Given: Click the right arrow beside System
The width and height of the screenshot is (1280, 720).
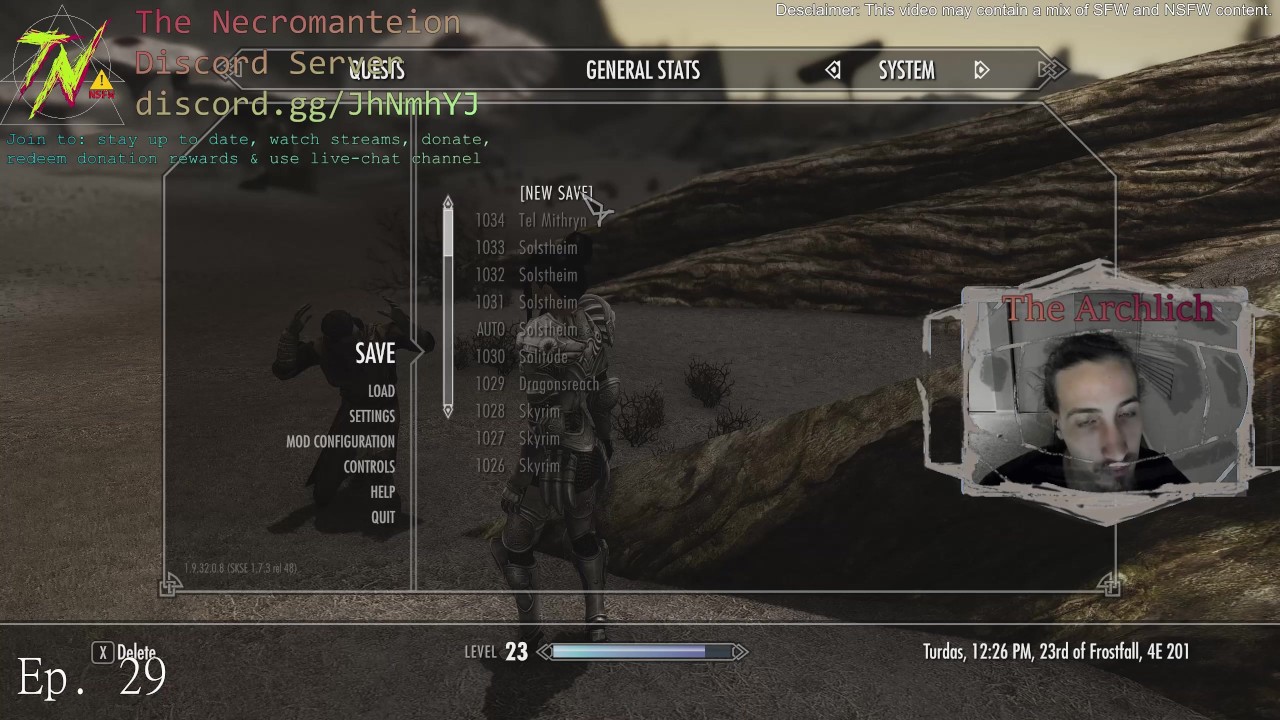Looking at the screenshot, I should (981, 70).
